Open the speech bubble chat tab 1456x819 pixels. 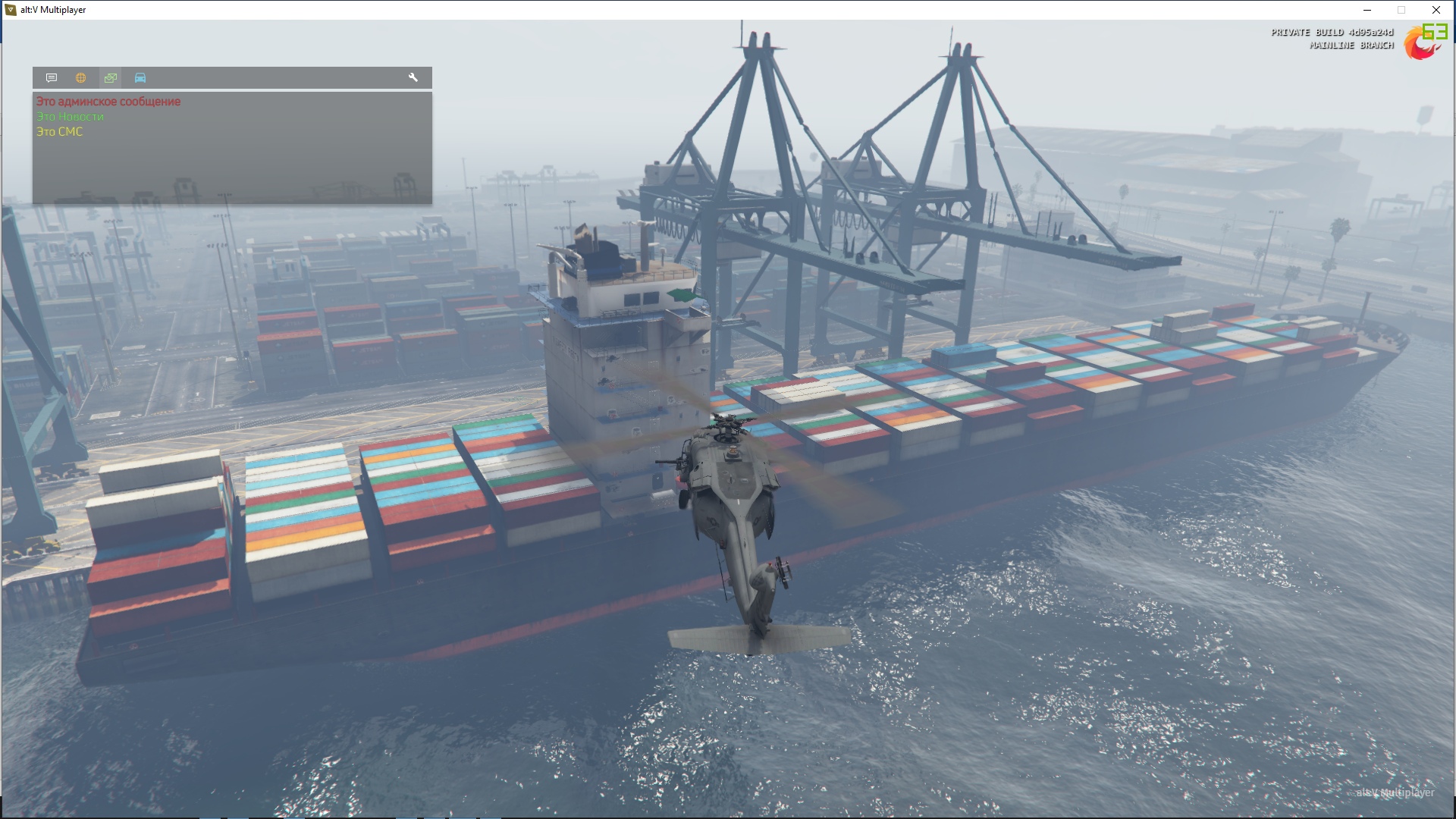(x=52, y=78)
